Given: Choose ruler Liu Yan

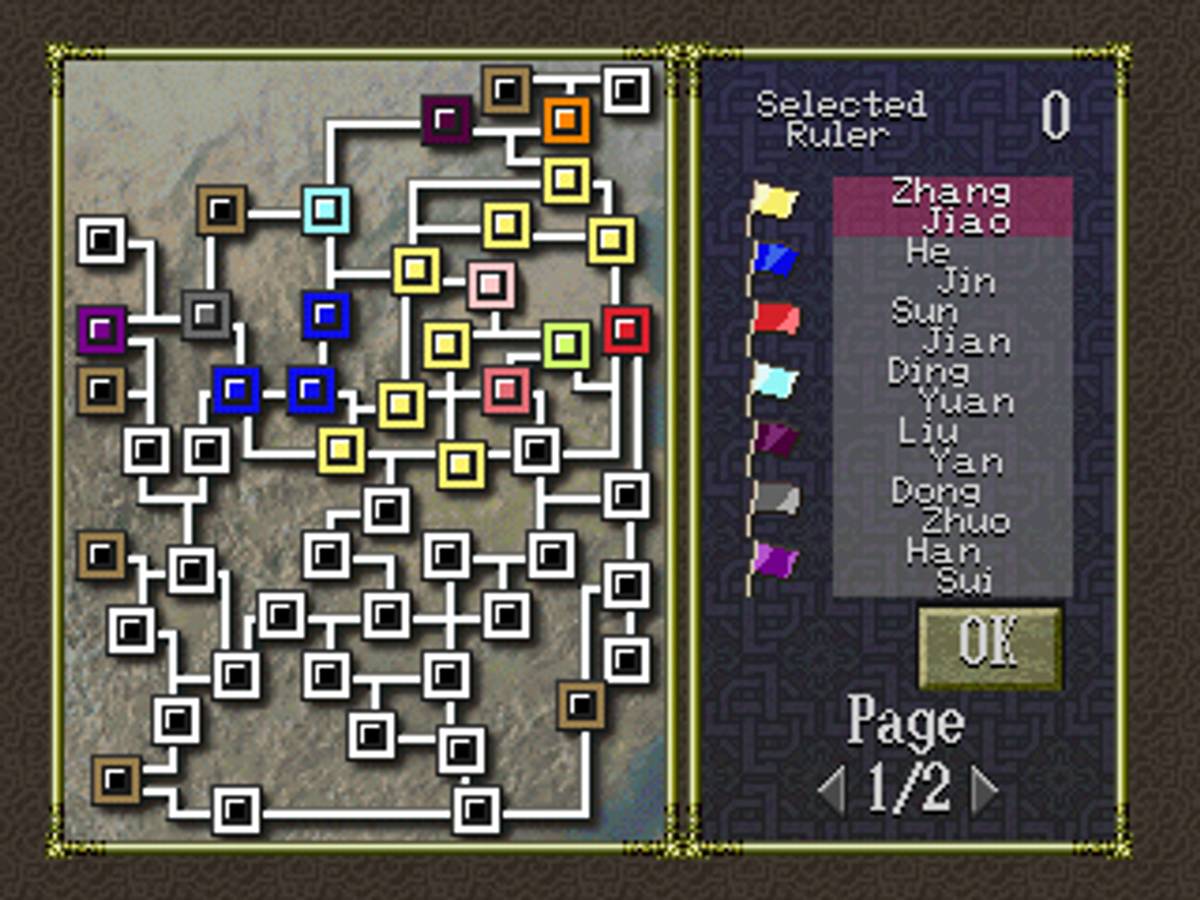Looking at the screenshot, I should pos(952,447).
